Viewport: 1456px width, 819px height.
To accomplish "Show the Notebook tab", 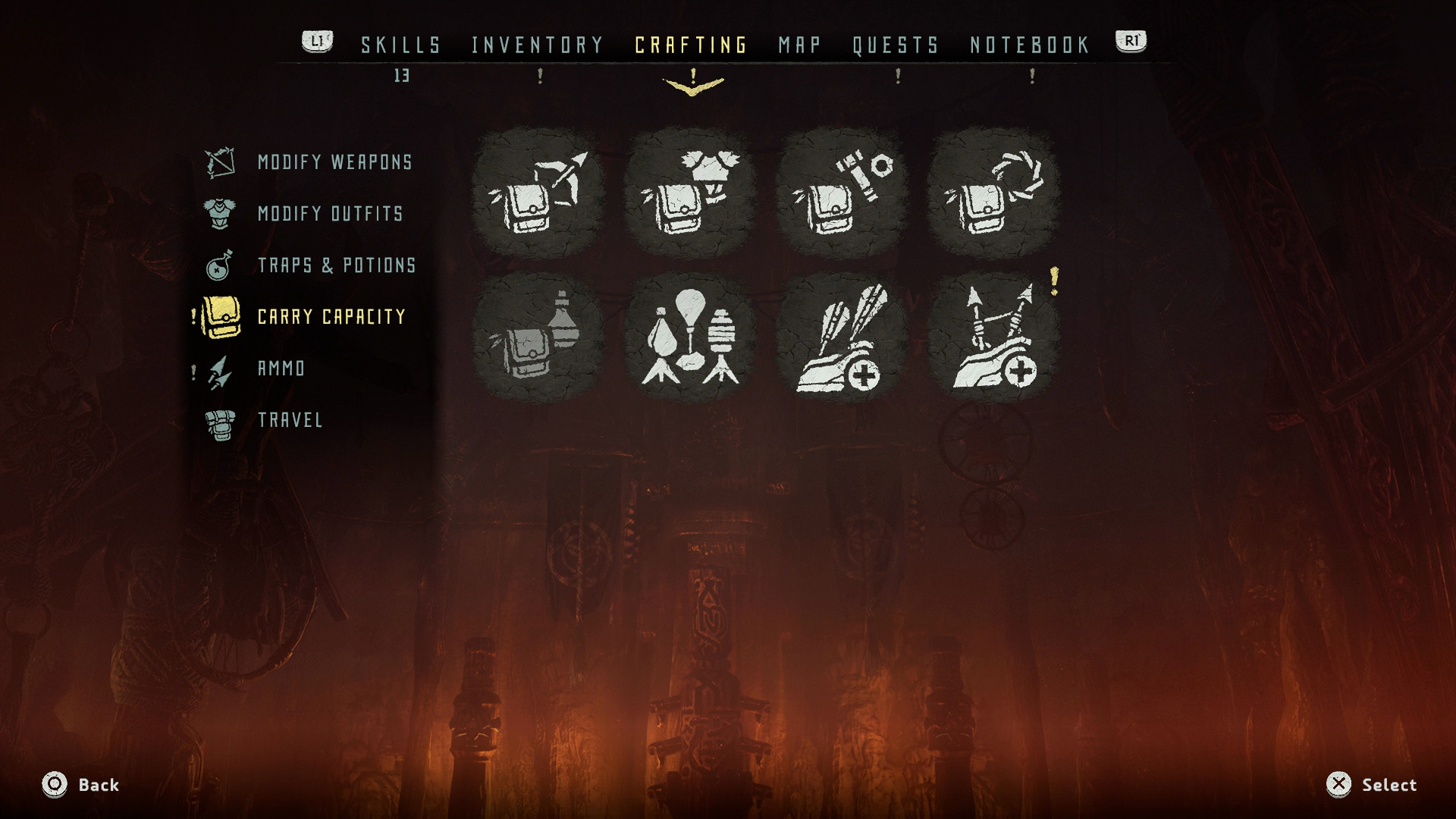I will [1030, 45].
